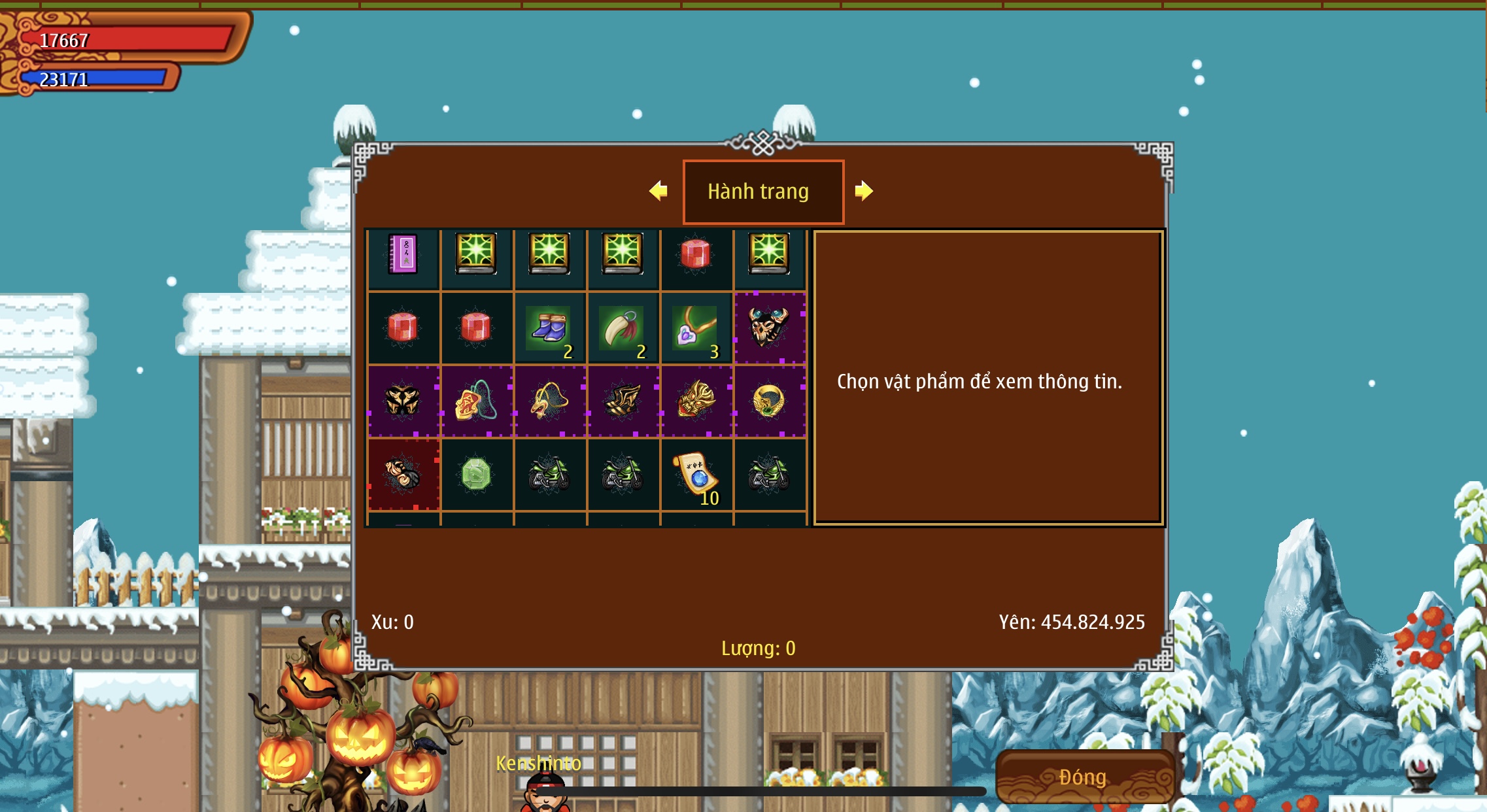This screenshot has width=1487, height=812.
Task: Choose the red amulet with teal cord
Action: point(476,401)
